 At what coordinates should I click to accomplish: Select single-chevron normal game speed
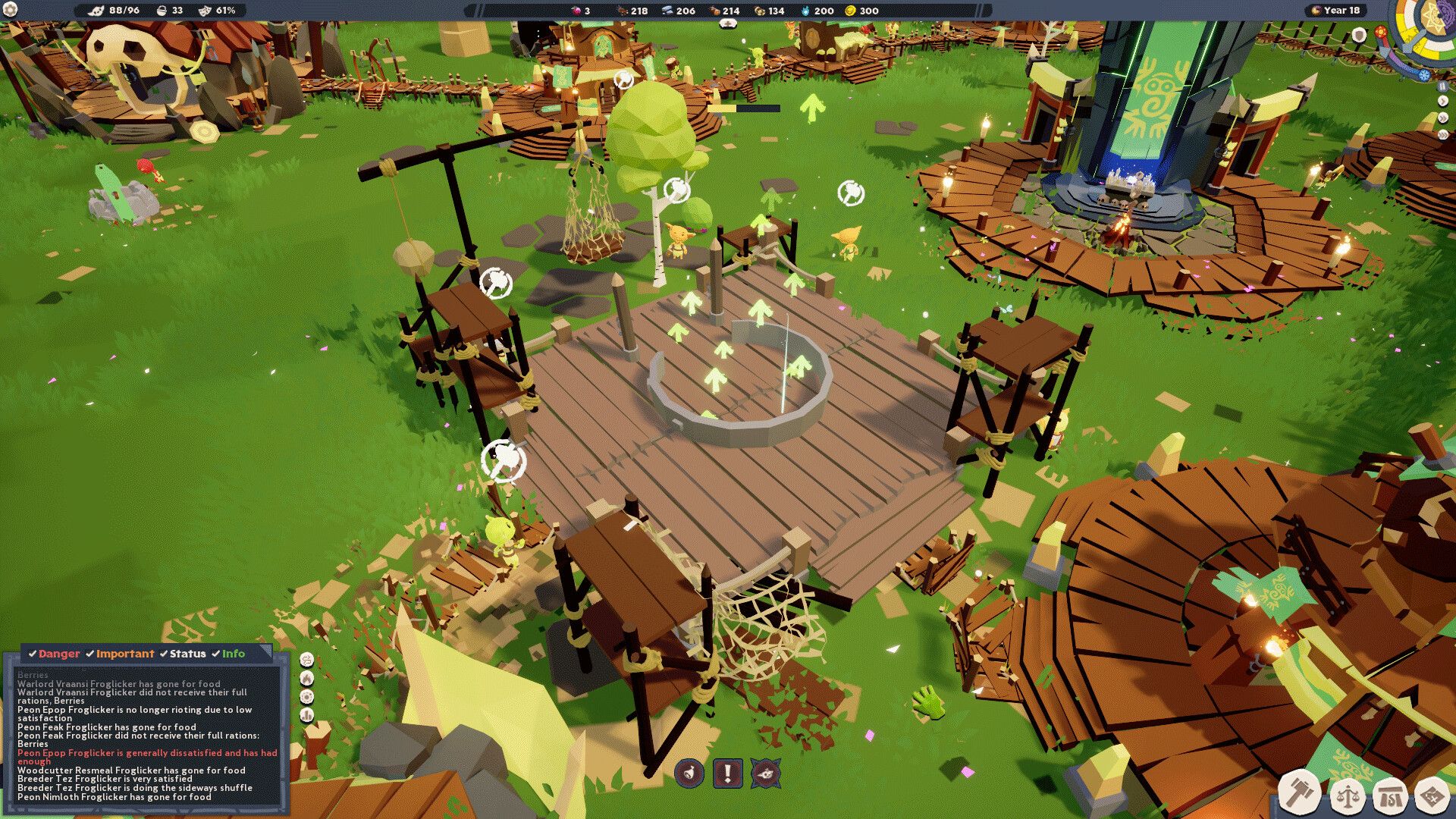[1442, 101]
